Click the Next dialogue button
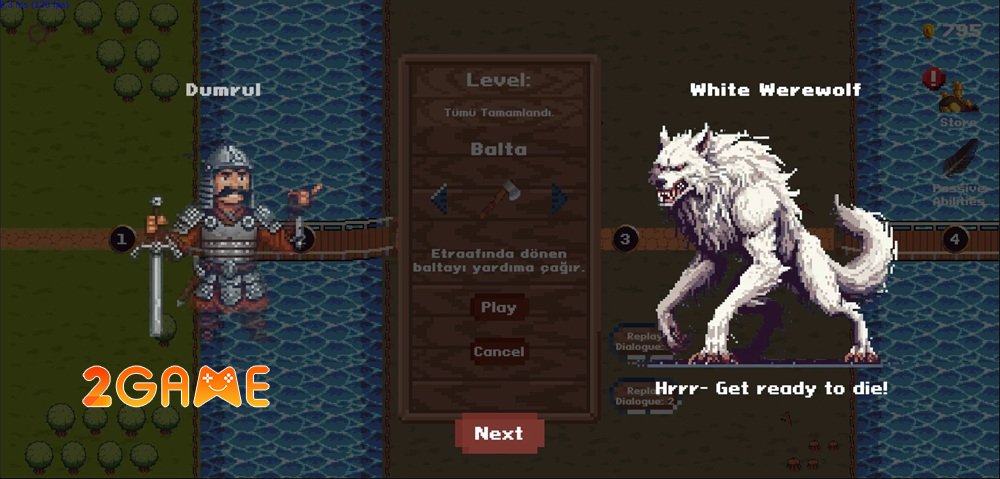The image size is (1000, 479). tap(499, 433)
